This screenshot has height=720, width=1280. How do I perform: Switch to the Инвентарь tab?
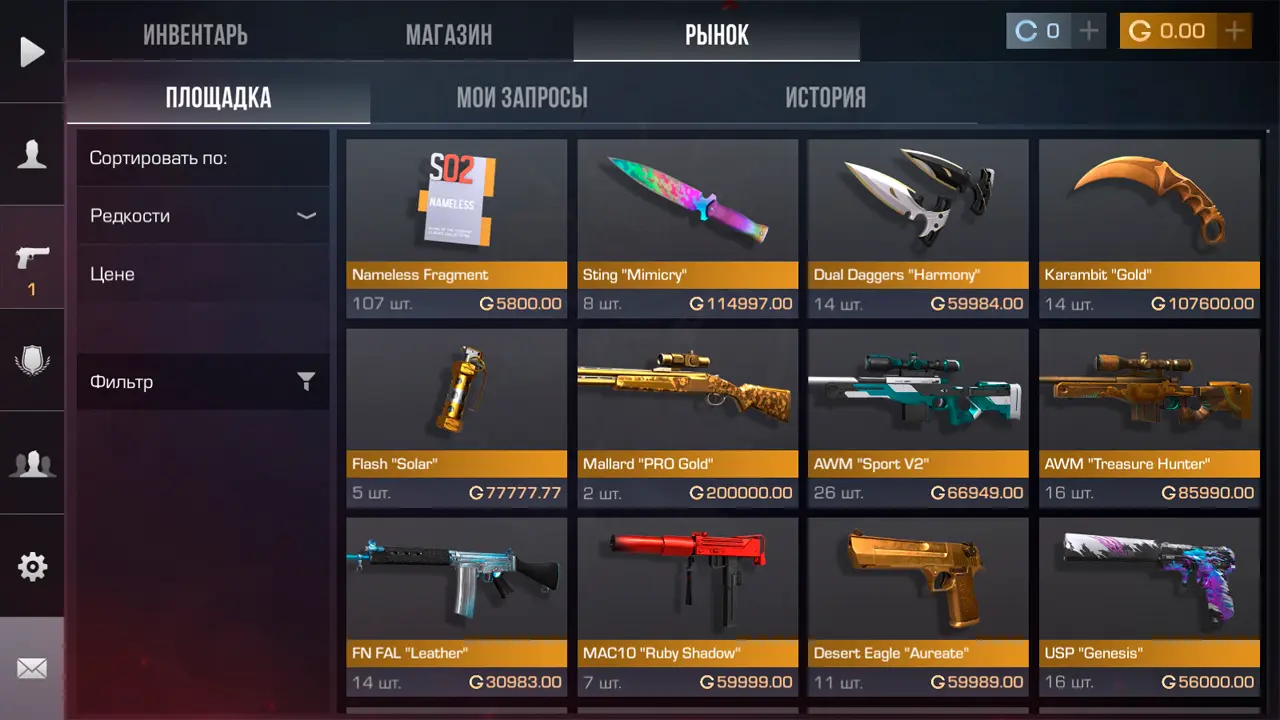[x=195, y=35]
